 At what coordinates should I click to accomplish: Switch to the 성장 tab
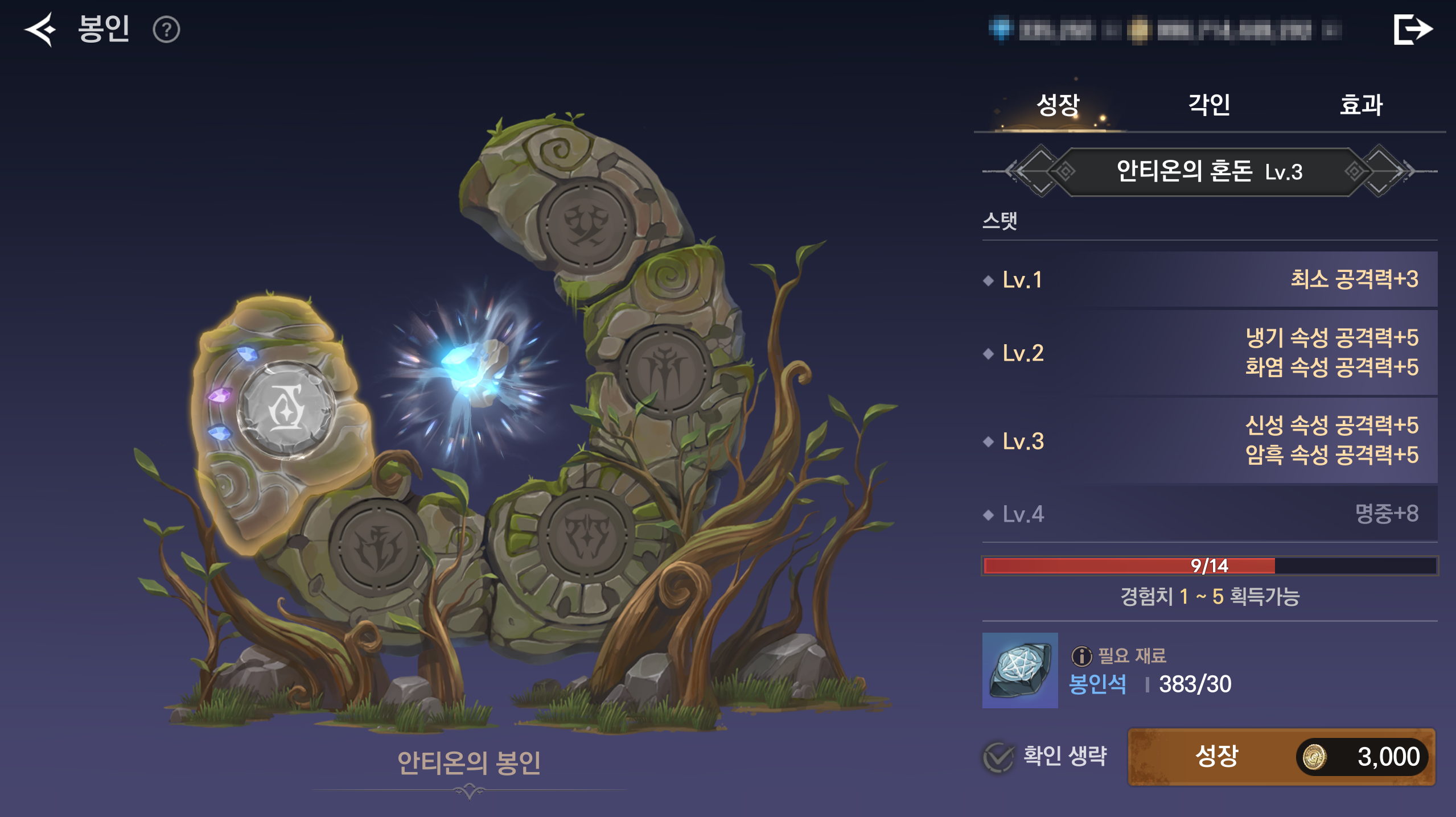pos(1058,105)
